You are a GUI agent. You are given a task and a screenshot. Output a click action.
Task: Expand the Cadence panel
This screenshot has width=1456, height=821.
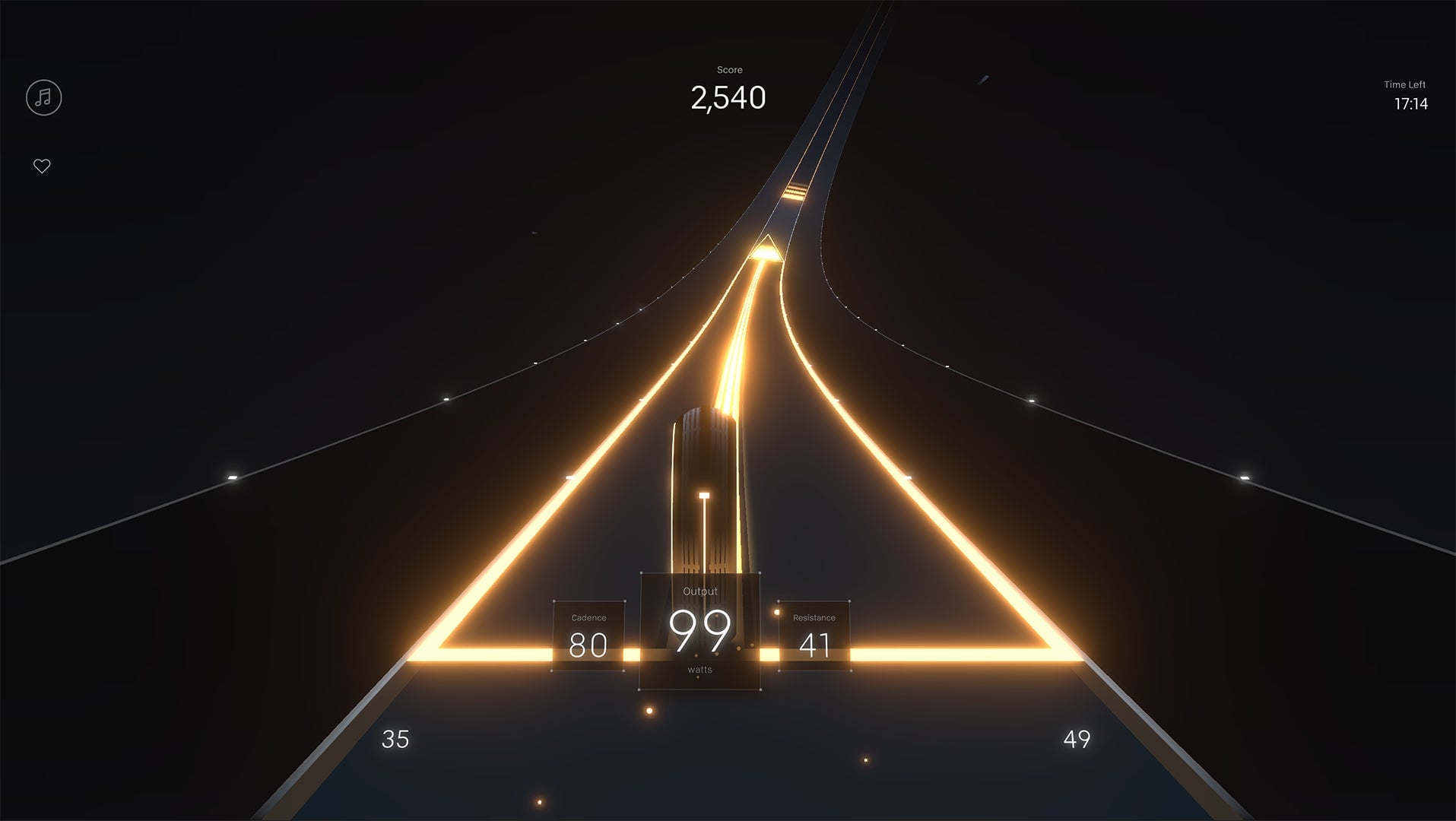pyautogui.click(x=588, y=635)
